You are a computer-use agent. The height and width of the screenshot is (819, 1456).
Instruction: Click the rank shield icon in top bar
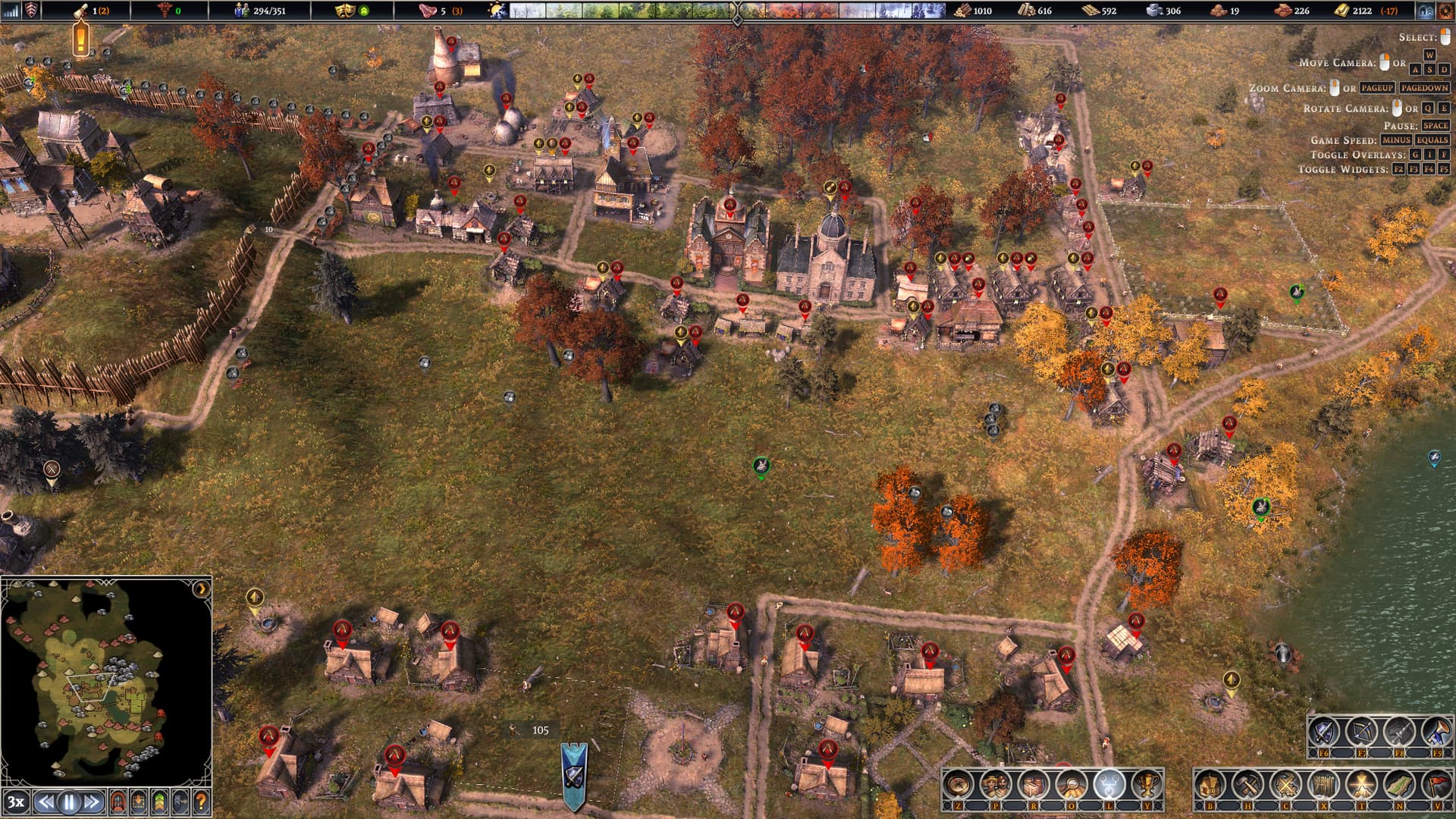32,11
